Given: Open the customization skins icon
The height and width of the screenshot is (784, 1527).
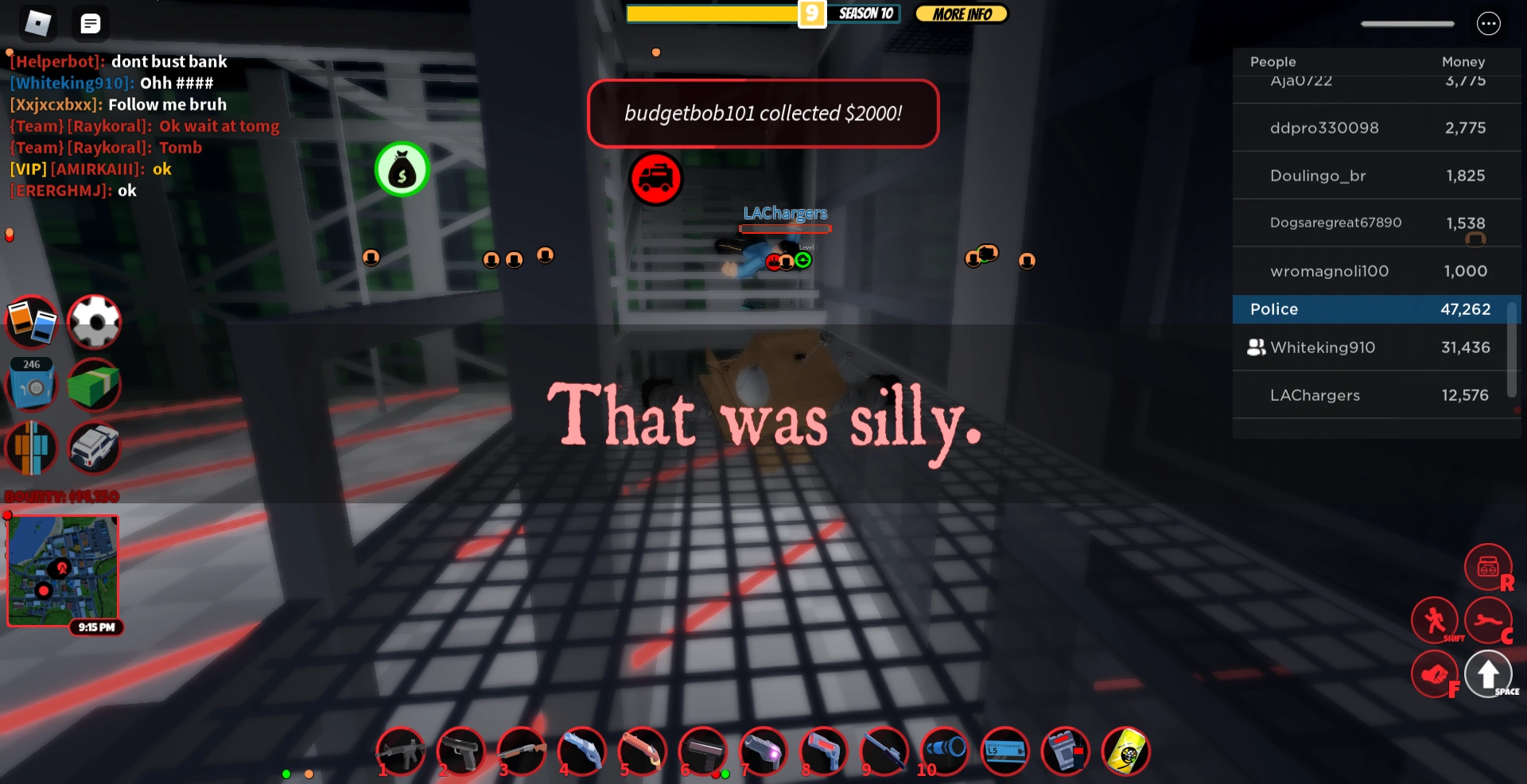Looking at the screenshot, I should pos(32,448).
